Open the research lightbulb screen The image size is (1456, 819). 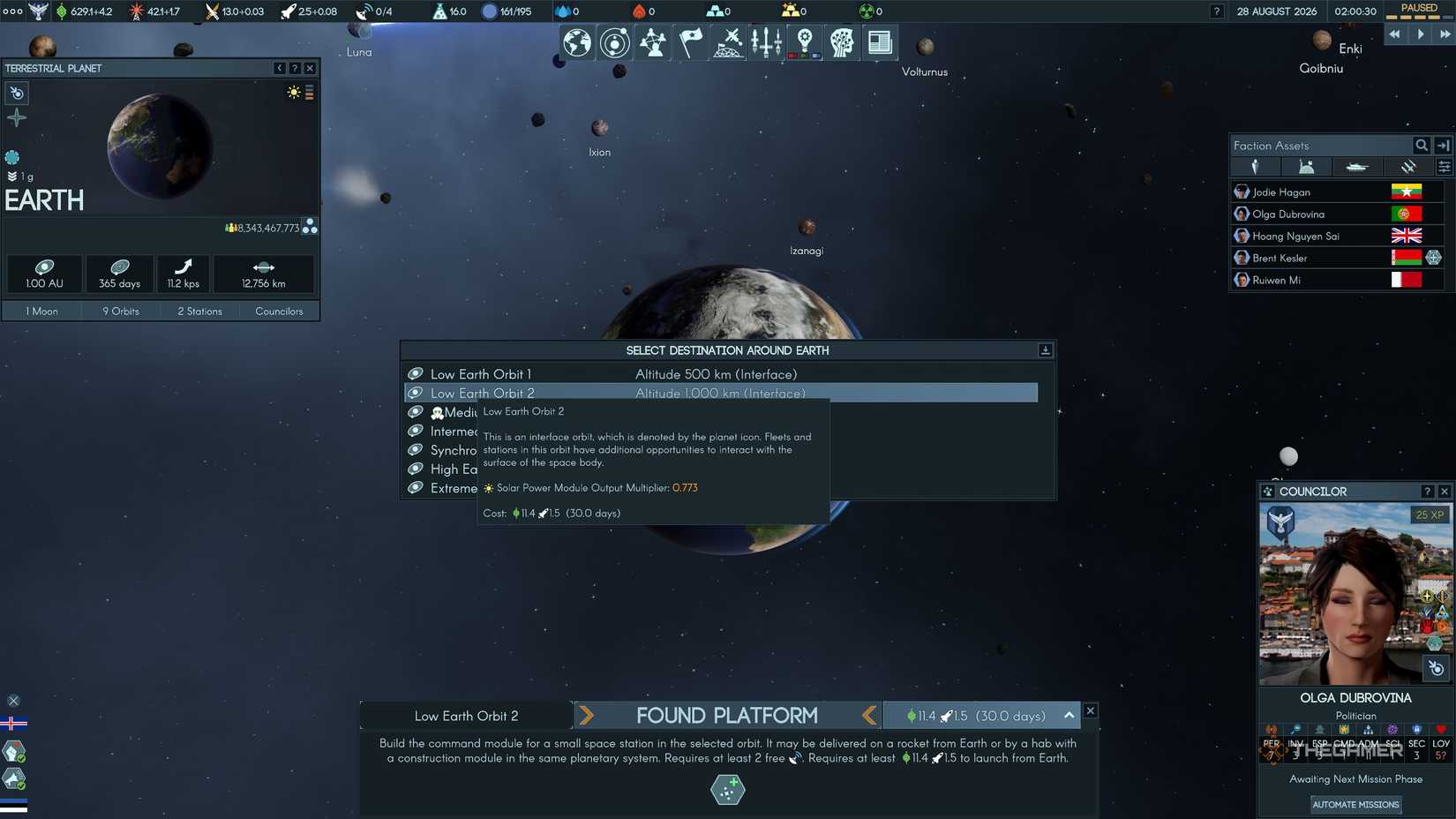point(804,41)
